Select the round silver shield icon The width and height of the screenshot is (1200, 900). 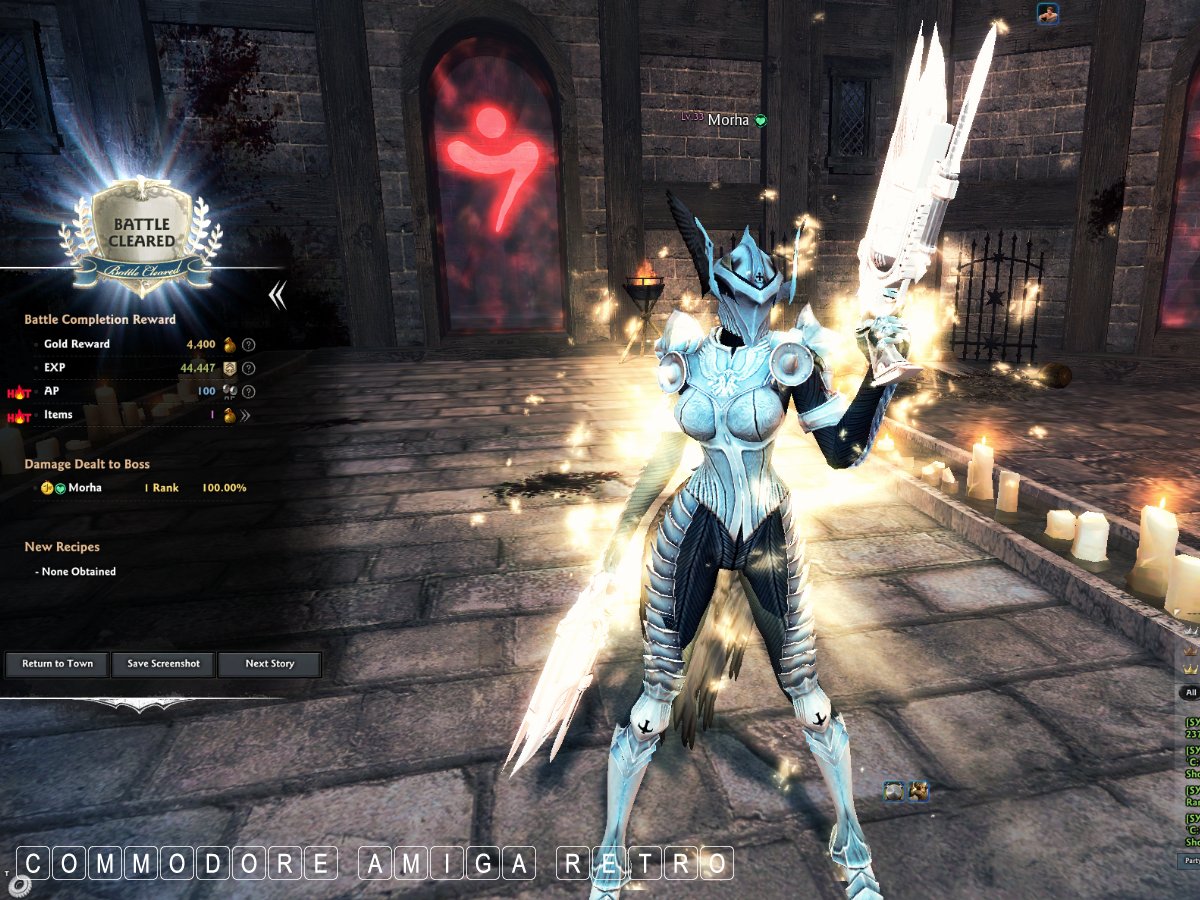[x=894, y=792]
